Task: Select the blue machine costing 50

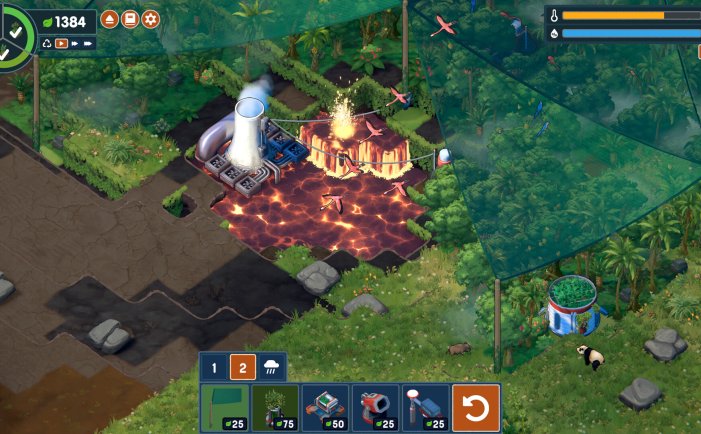Action: (325, 408)
